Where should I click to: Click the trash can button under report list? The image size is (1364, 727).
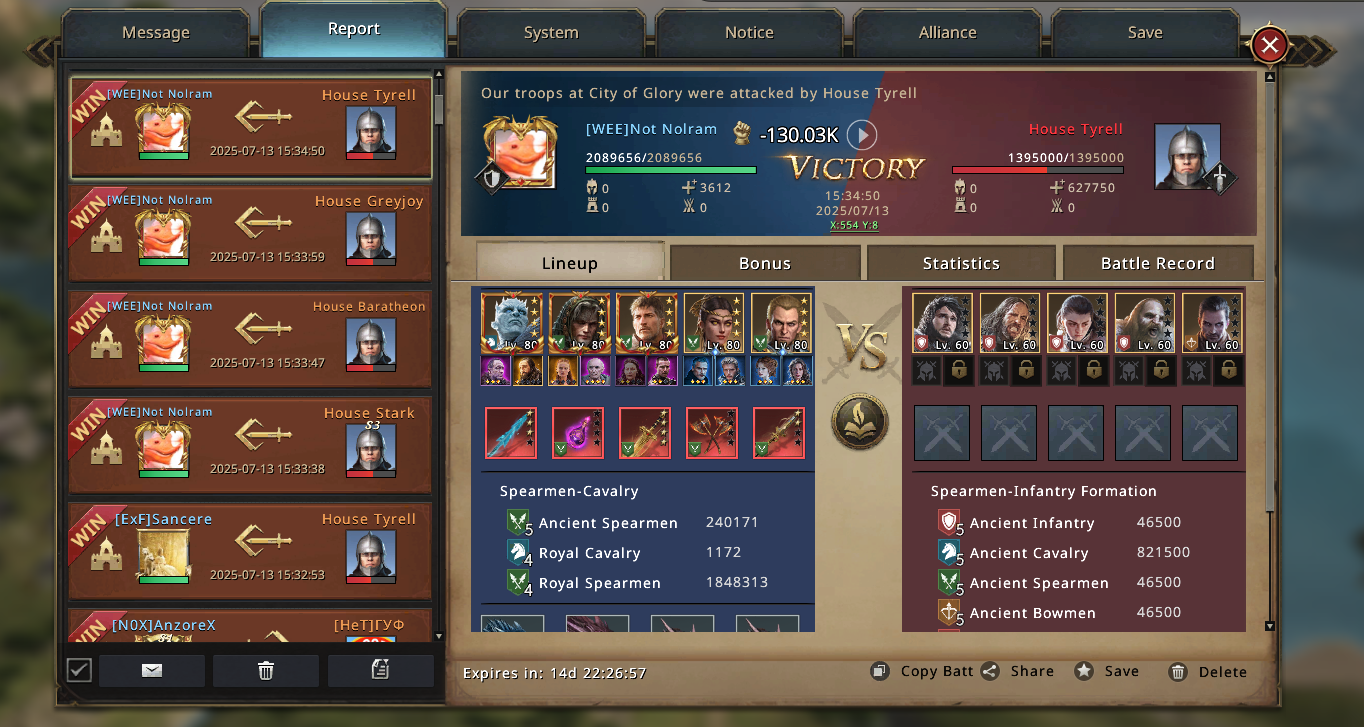[x=266, y=671]
